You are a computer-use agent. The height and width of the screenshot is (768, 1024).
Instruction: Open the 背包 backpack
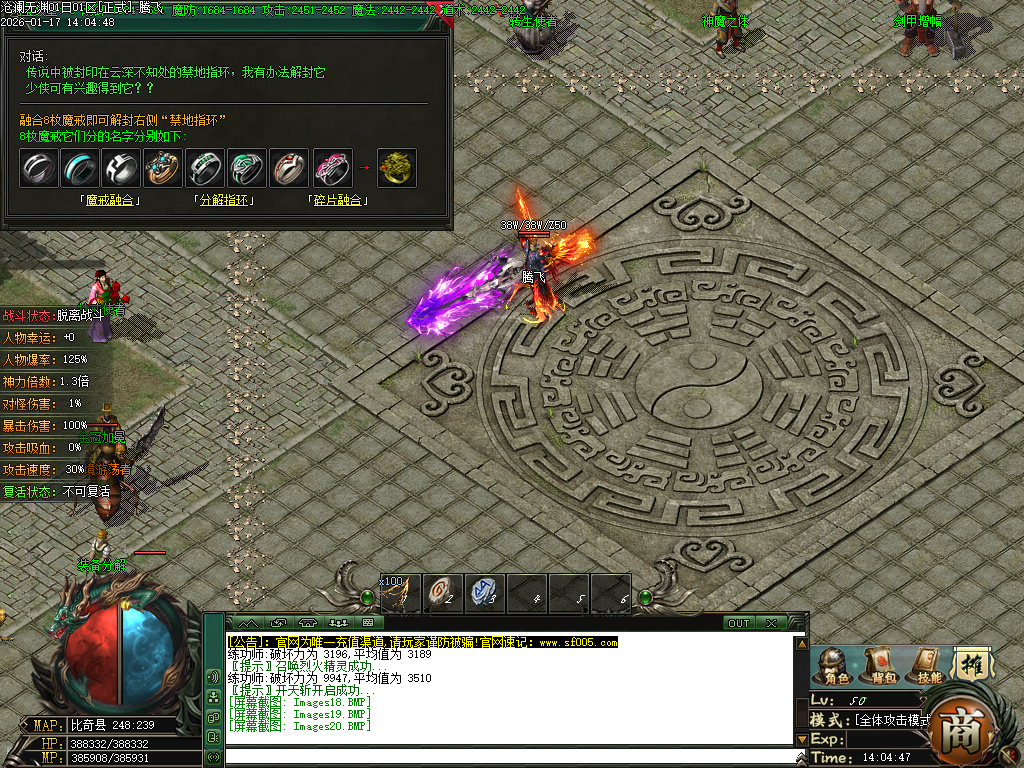point(882,666)
